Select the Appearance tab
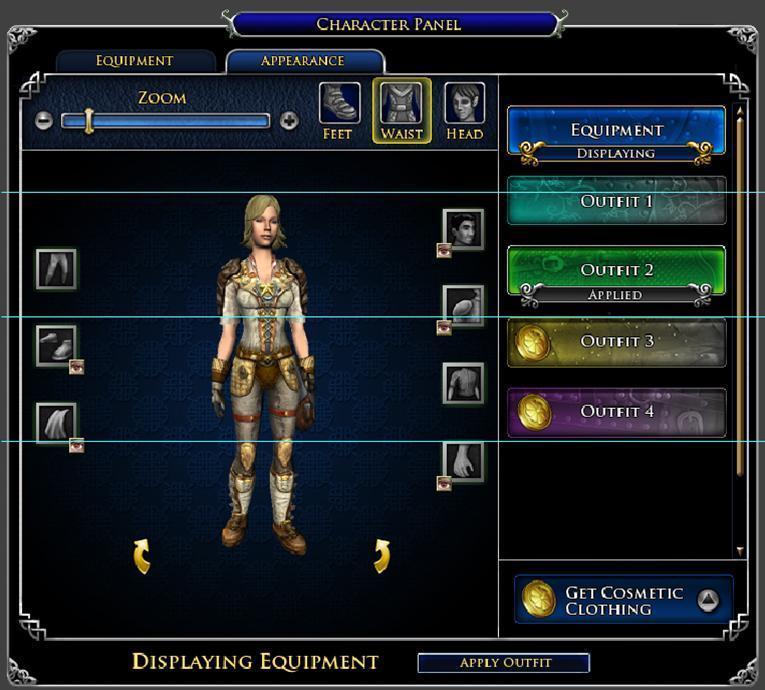This screenshot has height=690, width=765. (x=304, y=61)
